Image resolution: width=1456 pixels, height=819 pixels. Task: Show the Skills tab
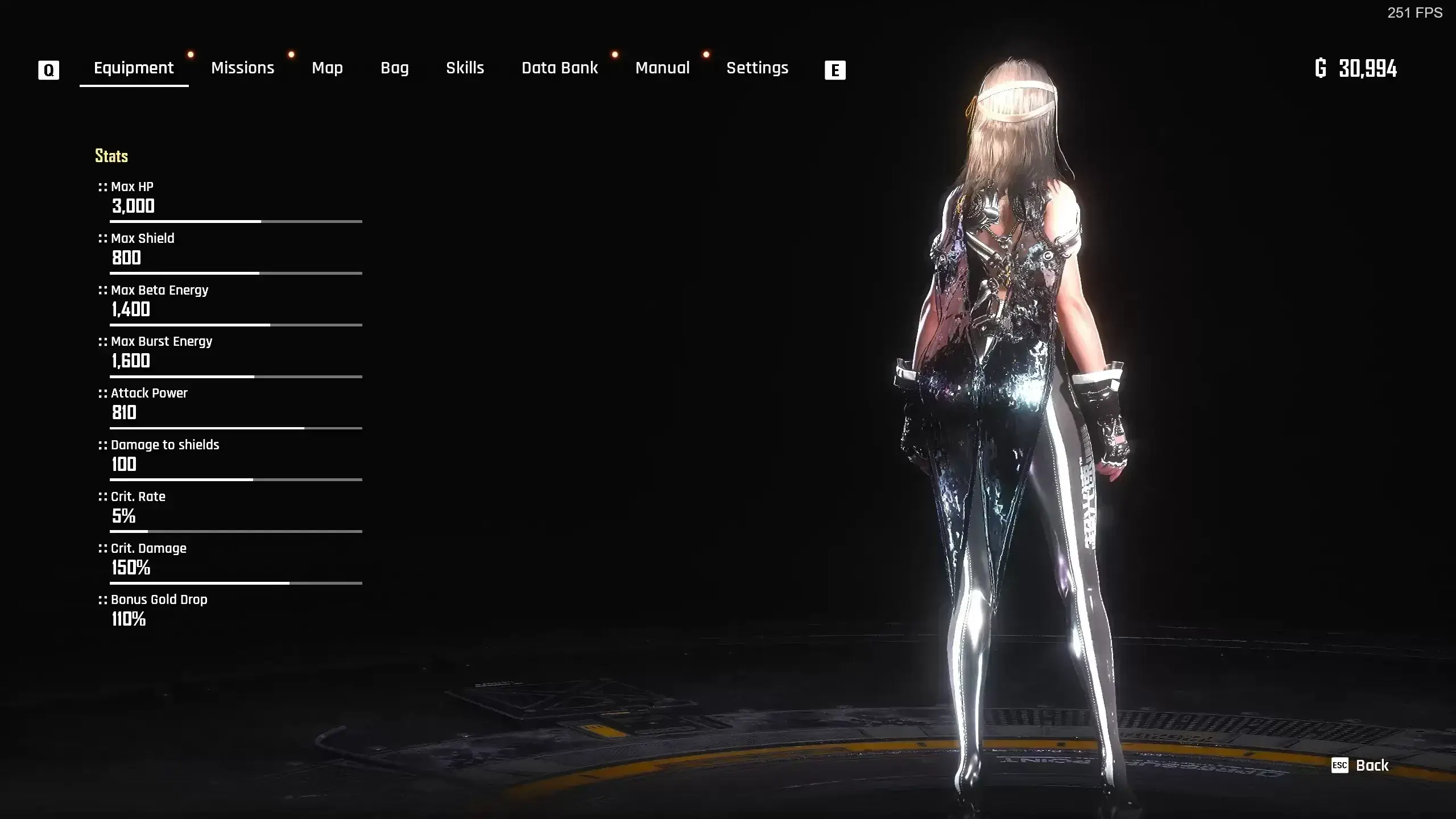[465, 68]
